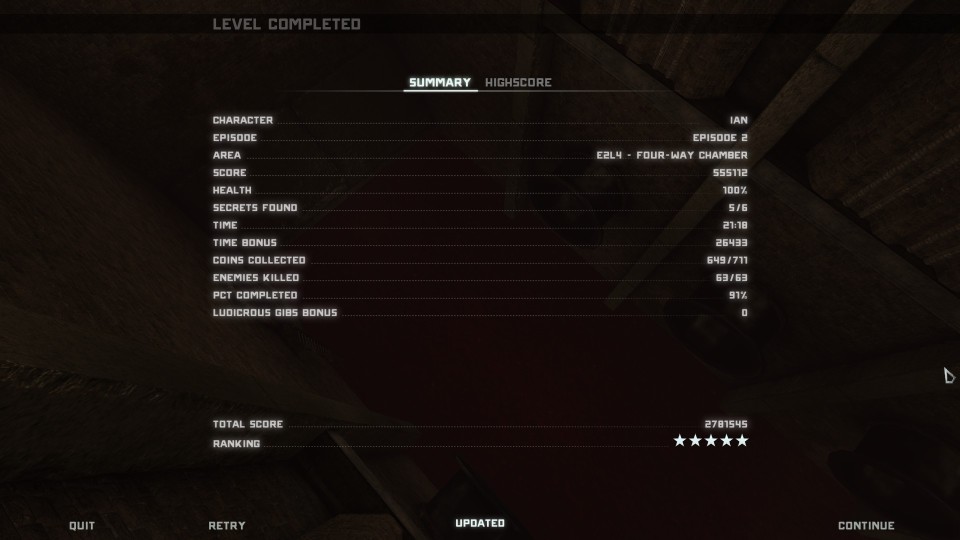This screenshot has width=960, height=540.
Task: Retry the completed level
Action: (227, 526)
